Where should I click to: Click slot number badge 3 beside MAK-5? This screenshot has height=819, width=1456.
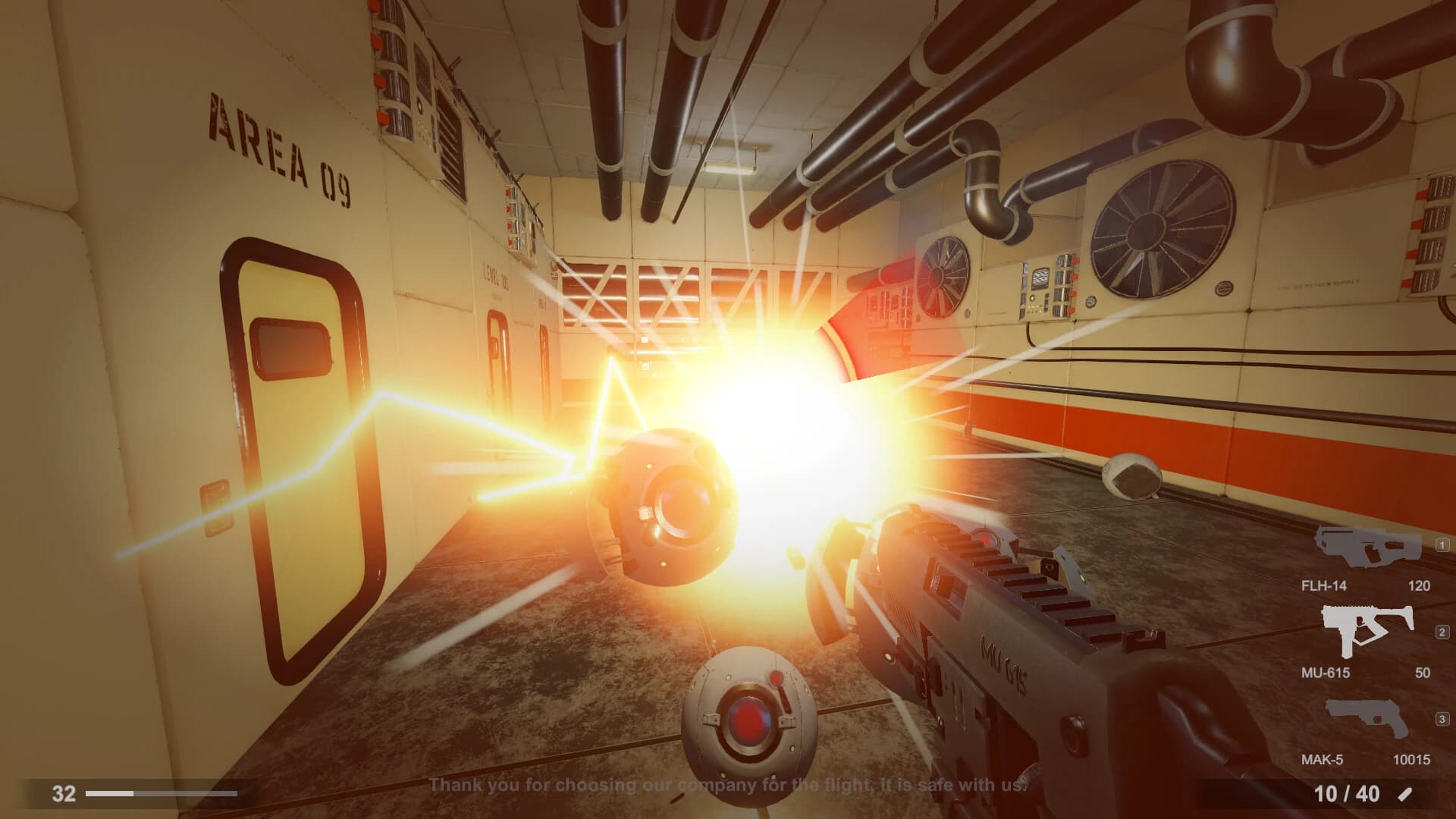coord(1441,715)
